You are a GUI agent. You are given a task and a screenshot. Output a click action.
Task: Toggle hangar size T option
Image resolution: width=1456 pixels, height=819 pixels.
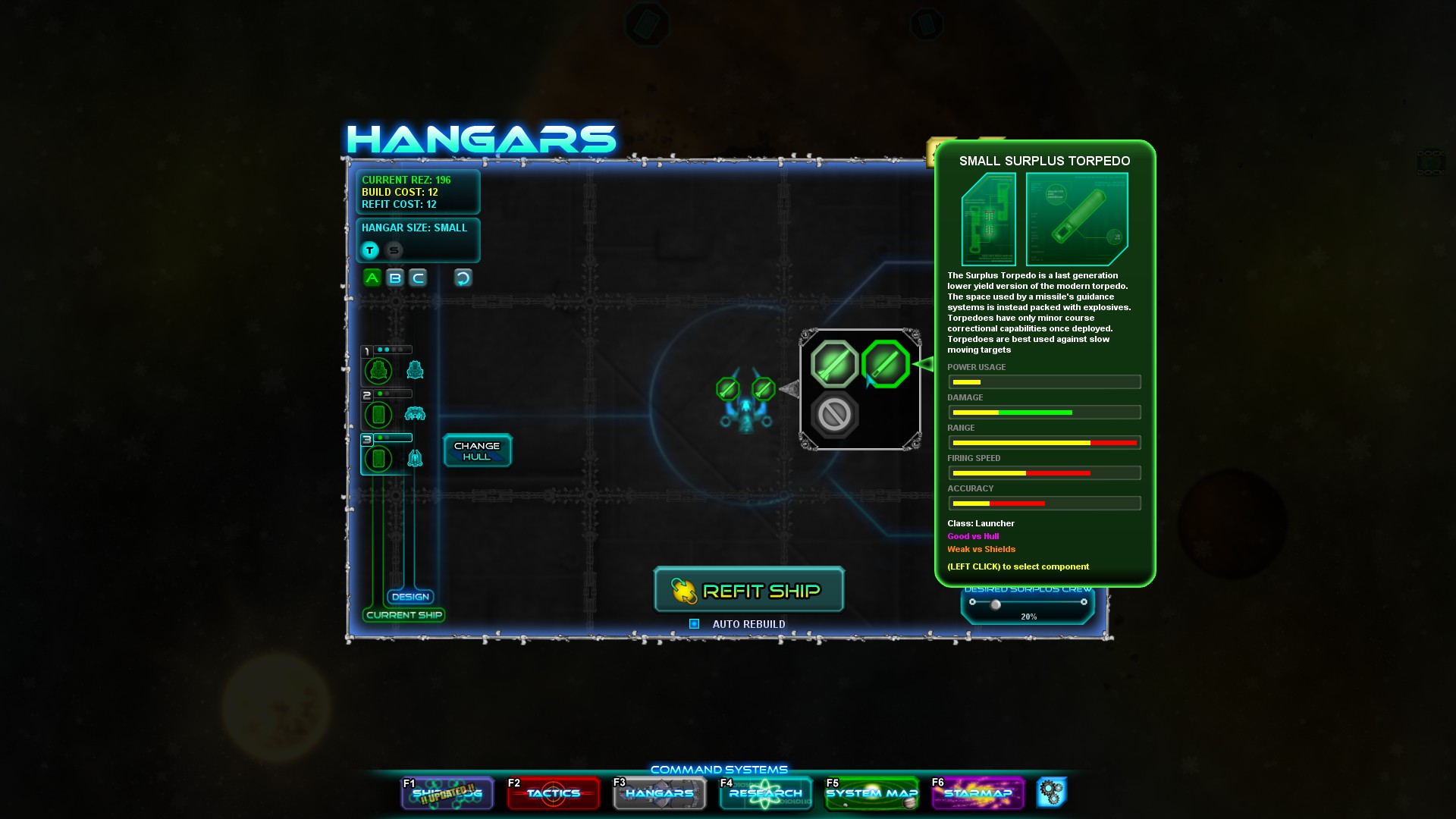pos(369,249)
